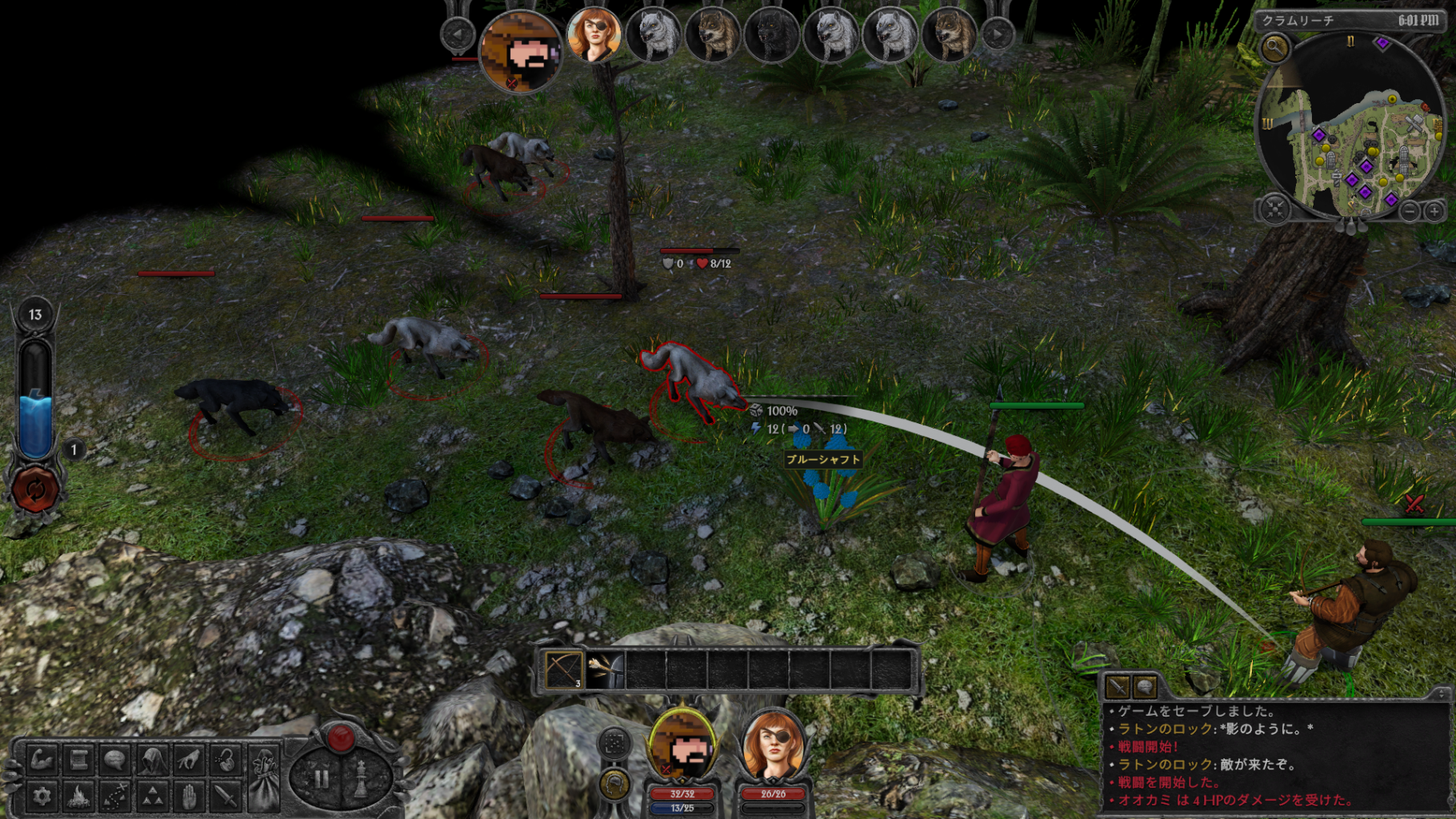Activate the pickpocket hand icon
Screen dimensions: 1456x819
(x=190, y=759)
